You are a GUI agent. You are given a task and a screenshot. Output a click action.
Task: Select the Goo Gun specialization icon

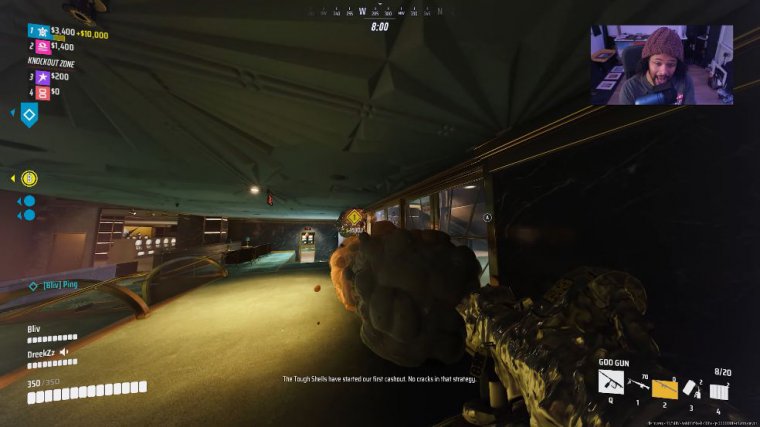click(x=611, y=381)
